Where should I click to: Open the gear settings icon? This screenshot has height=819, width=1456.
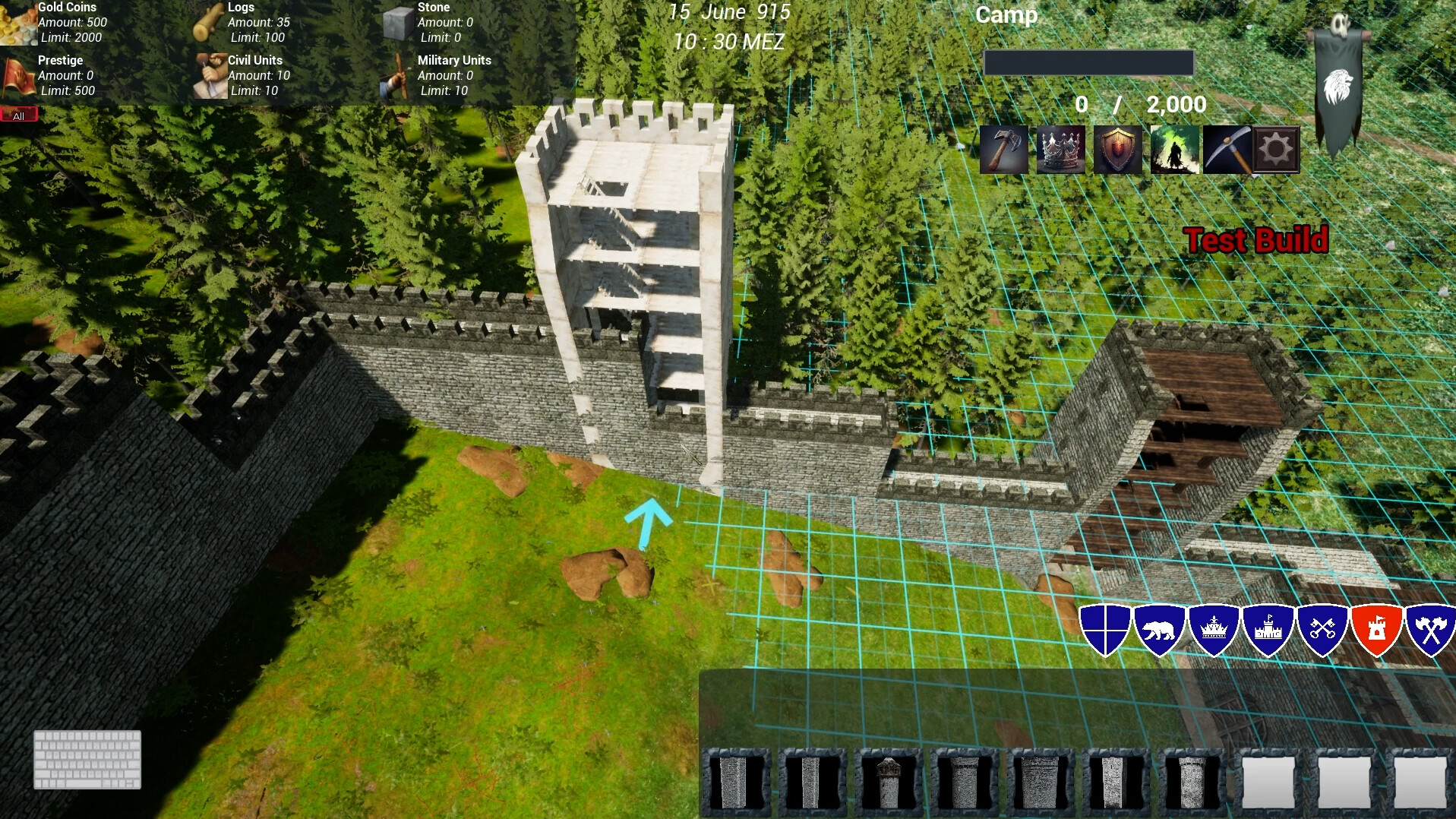[x=1276, y=149]
